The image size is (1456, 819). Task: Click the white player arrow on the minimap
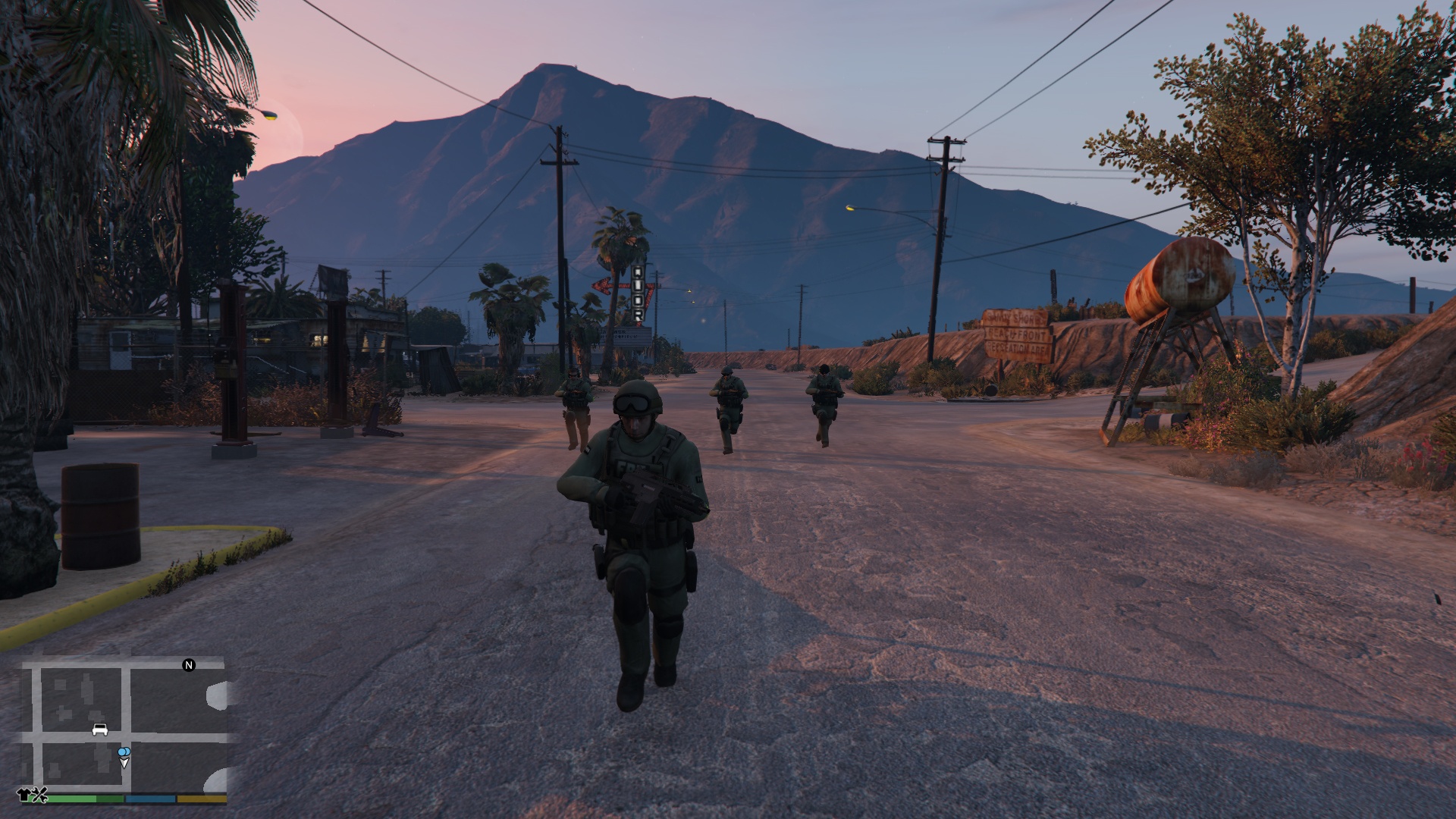click(124, 763)
